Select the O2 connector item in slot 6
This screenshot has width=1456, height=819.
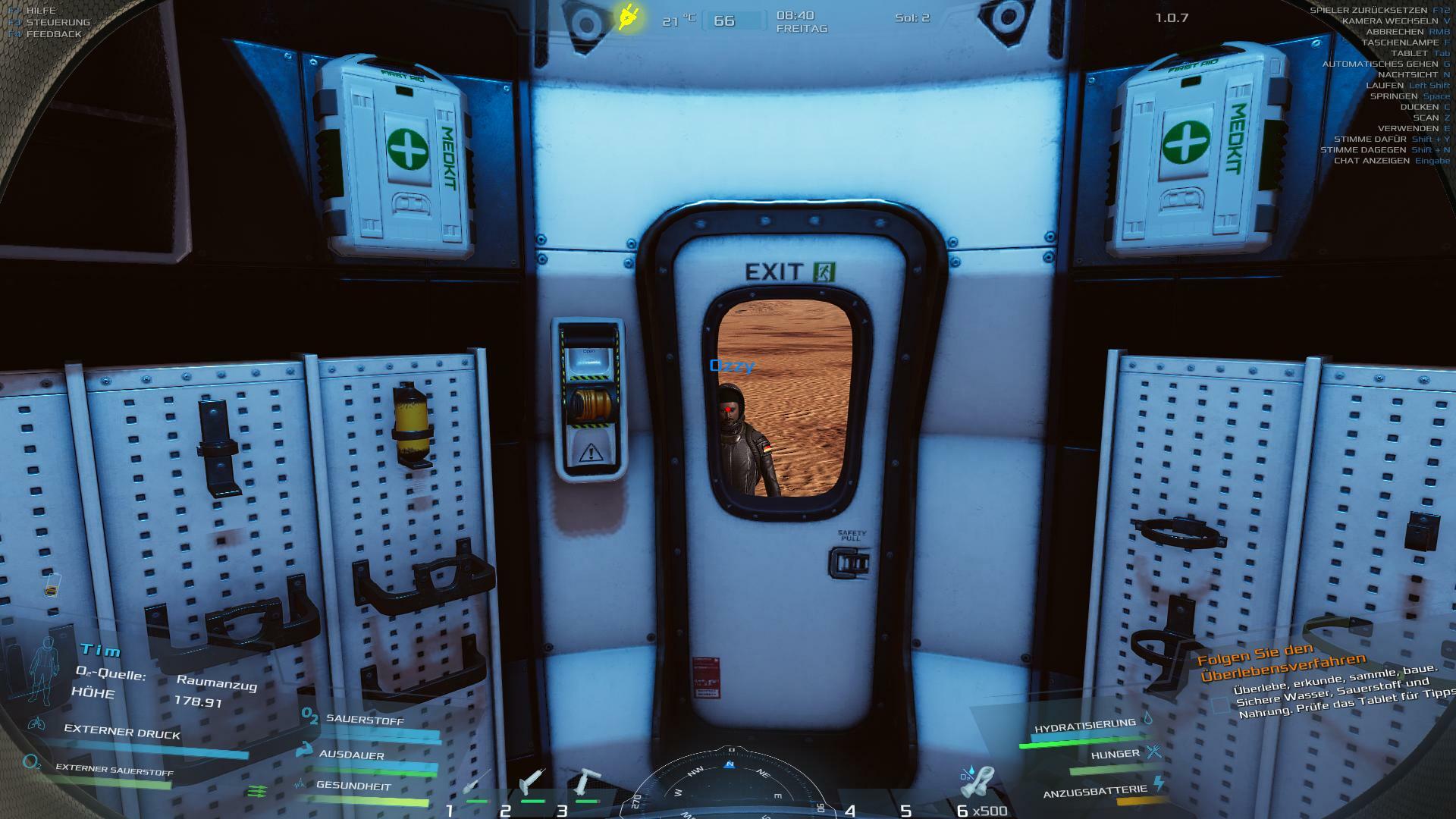click(x=979, y=783)
